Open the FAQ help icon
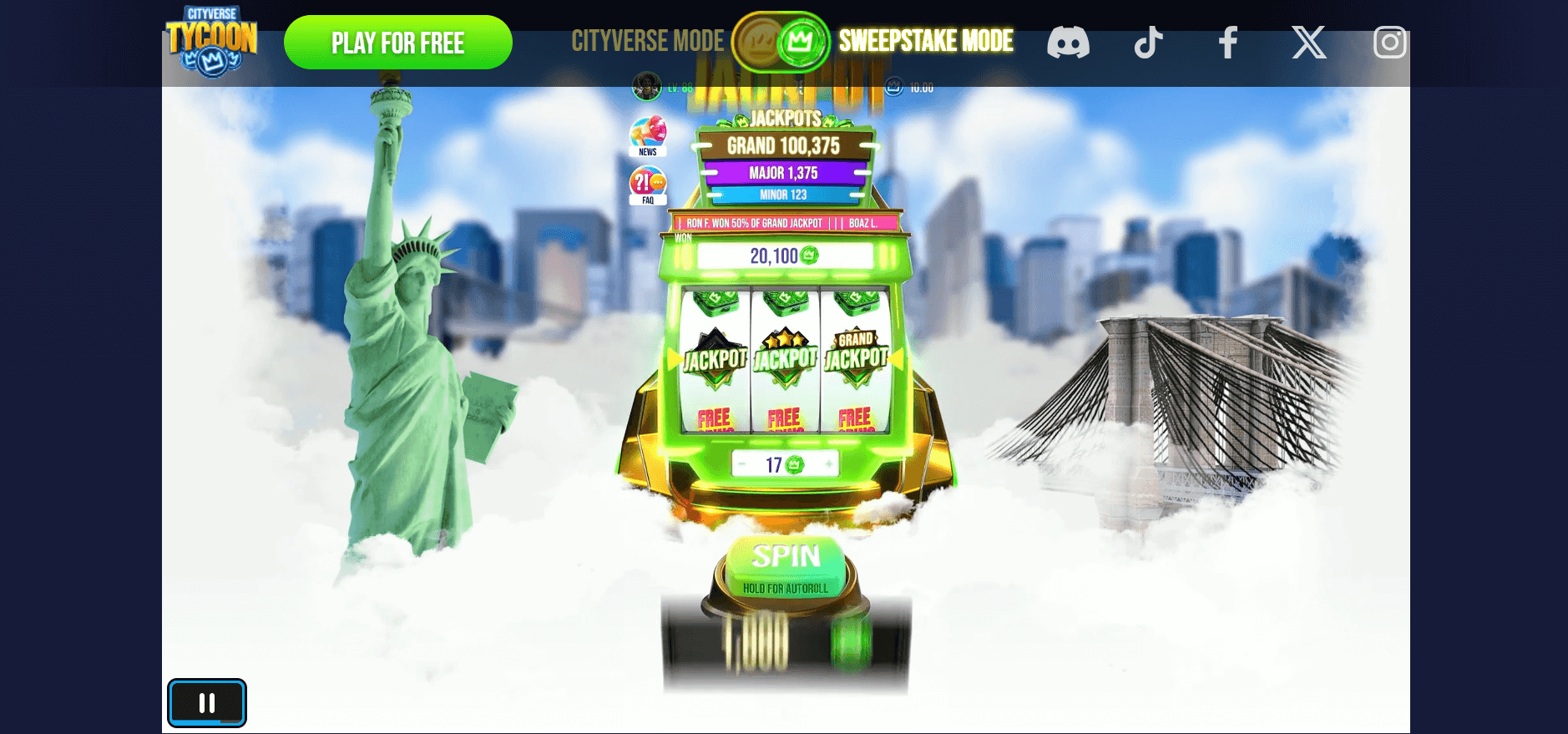This screenshot has width=1568, height=734. 648,185
